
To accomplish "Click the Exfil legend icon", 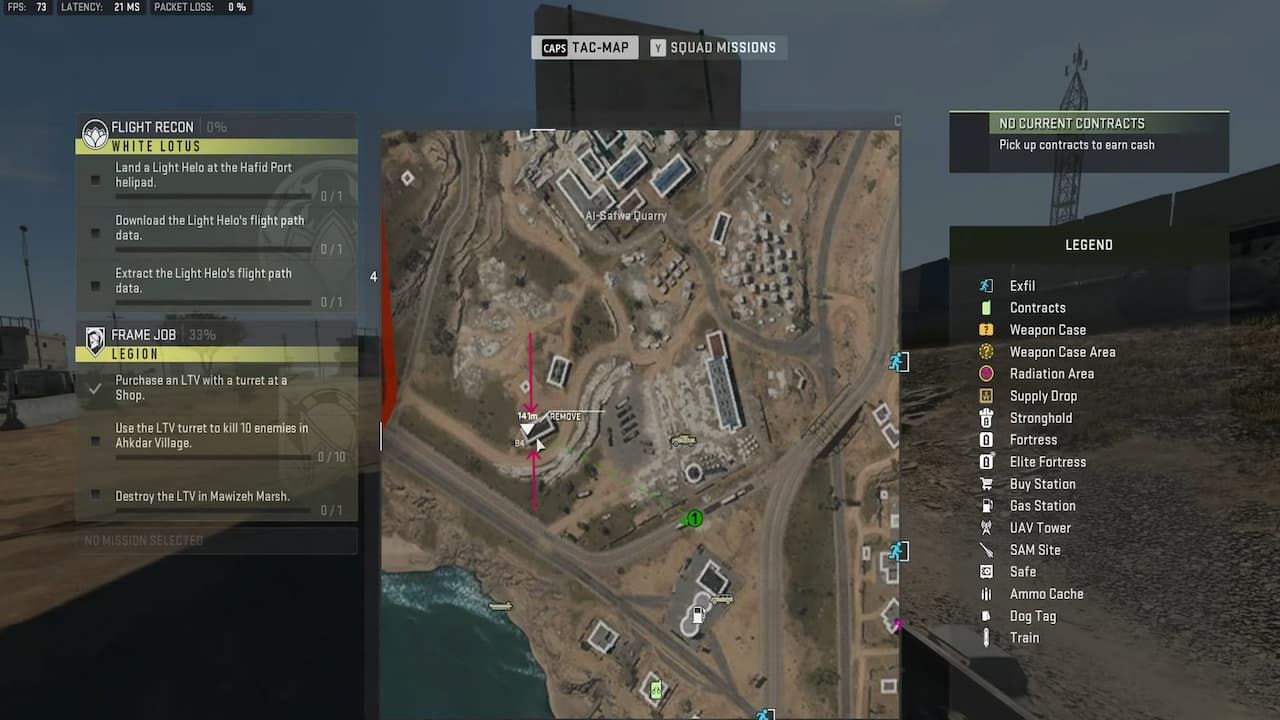I will pos(985,285).
